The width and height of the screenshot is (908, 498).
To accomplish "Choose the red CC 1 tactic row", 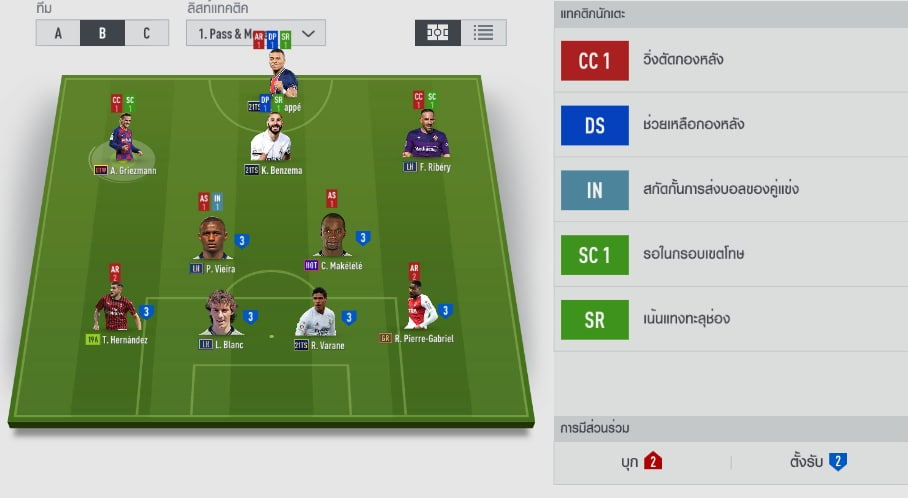I will pyautogui.click(x=730, y=61).
